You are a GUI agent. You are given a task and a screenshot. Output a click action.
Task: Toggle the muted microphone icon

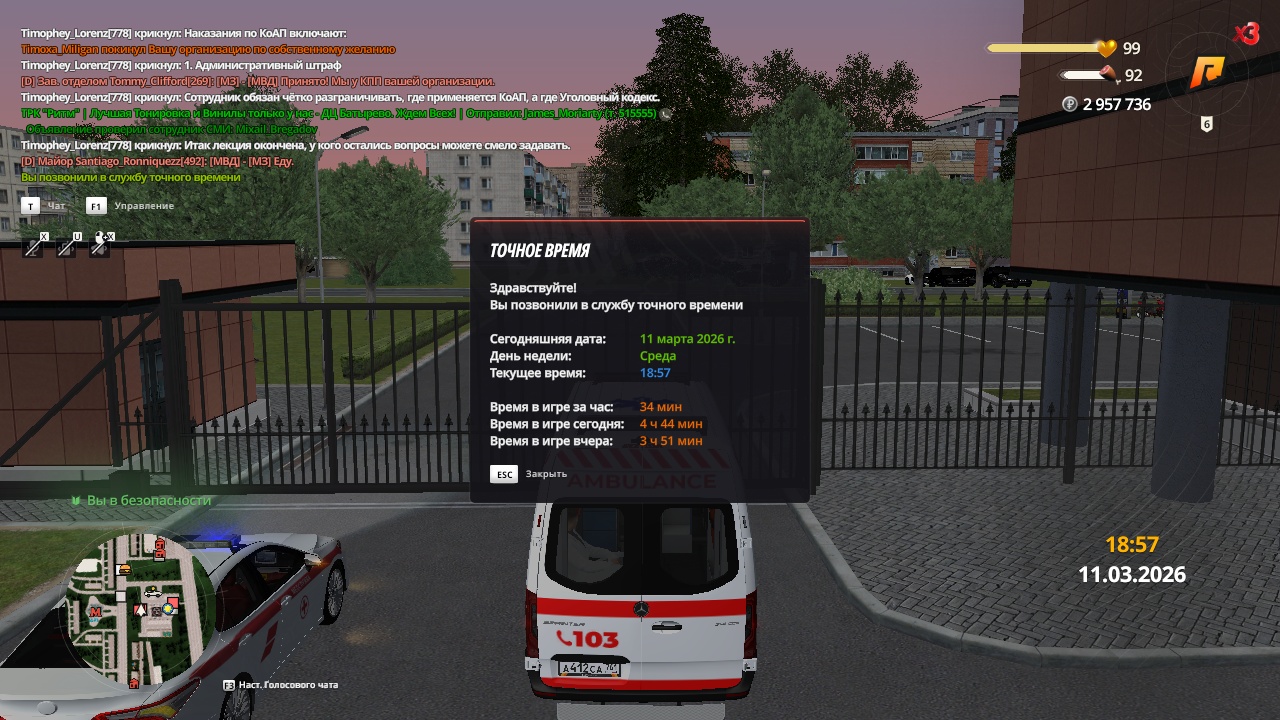click(34, 245)
